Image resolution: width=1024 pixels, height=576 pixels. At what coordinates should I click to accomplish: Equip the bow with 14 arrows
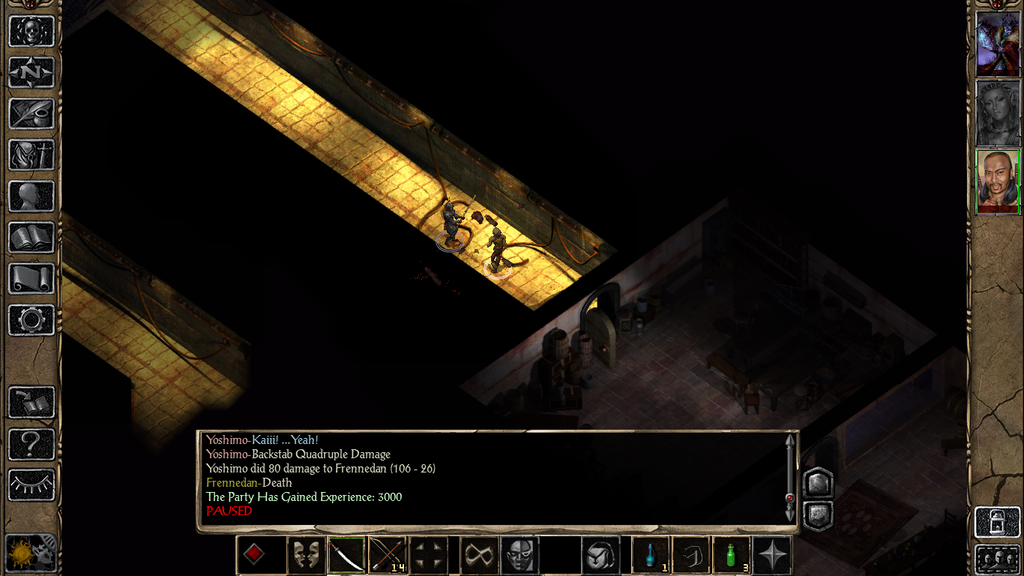(388, 555)
